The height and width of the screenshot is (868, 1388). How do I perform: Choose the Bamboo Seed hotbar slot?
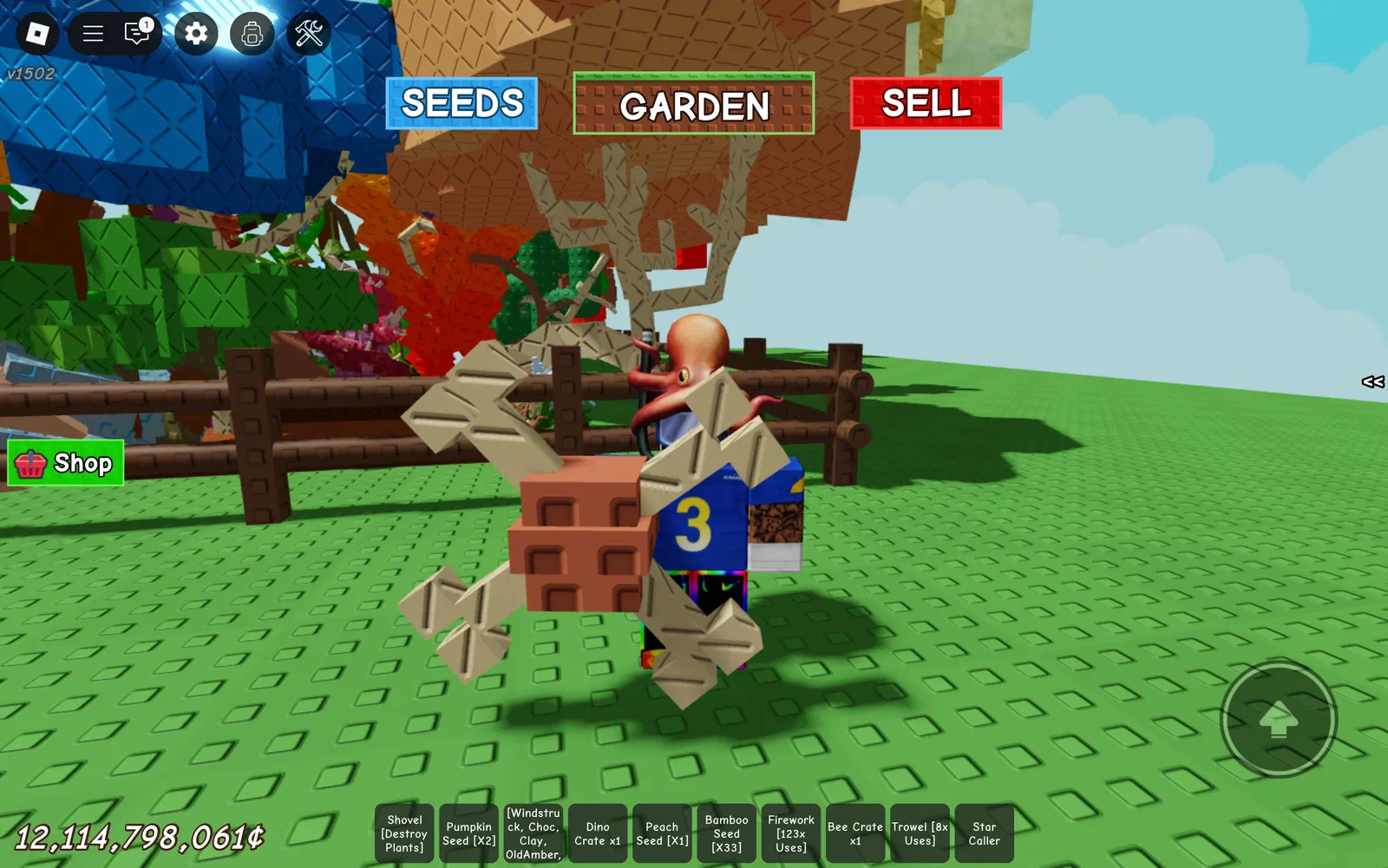point(726,833)
